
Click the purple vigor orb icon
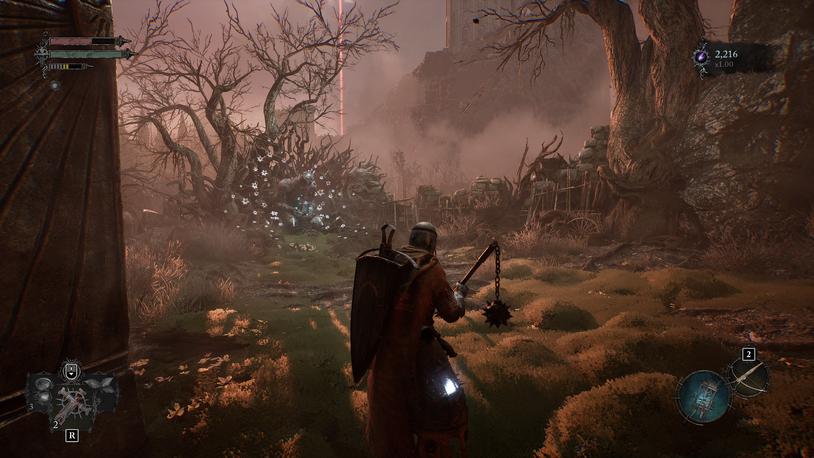703,58
